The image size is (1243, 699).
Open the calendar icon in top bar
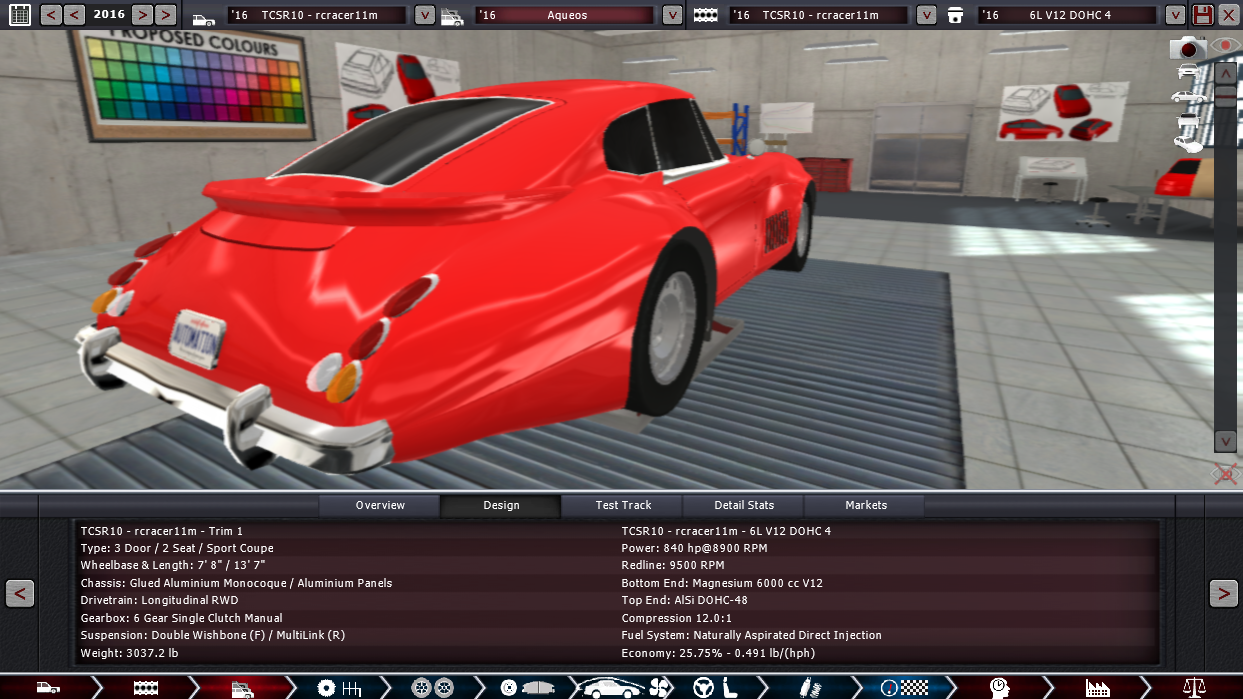(19, 15)
